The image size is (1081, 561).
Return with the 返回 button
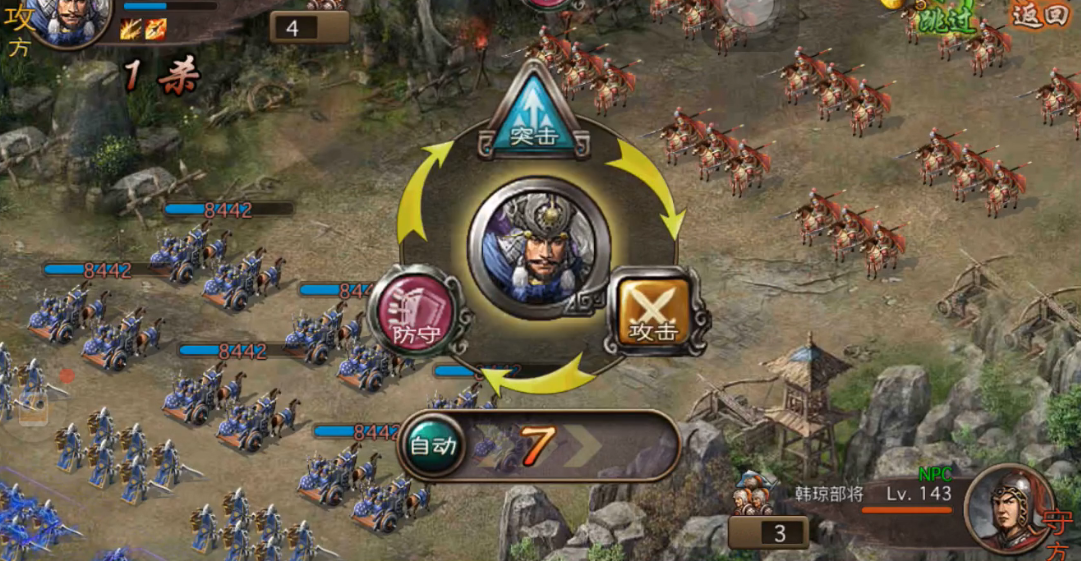[x=1041, y=15]
